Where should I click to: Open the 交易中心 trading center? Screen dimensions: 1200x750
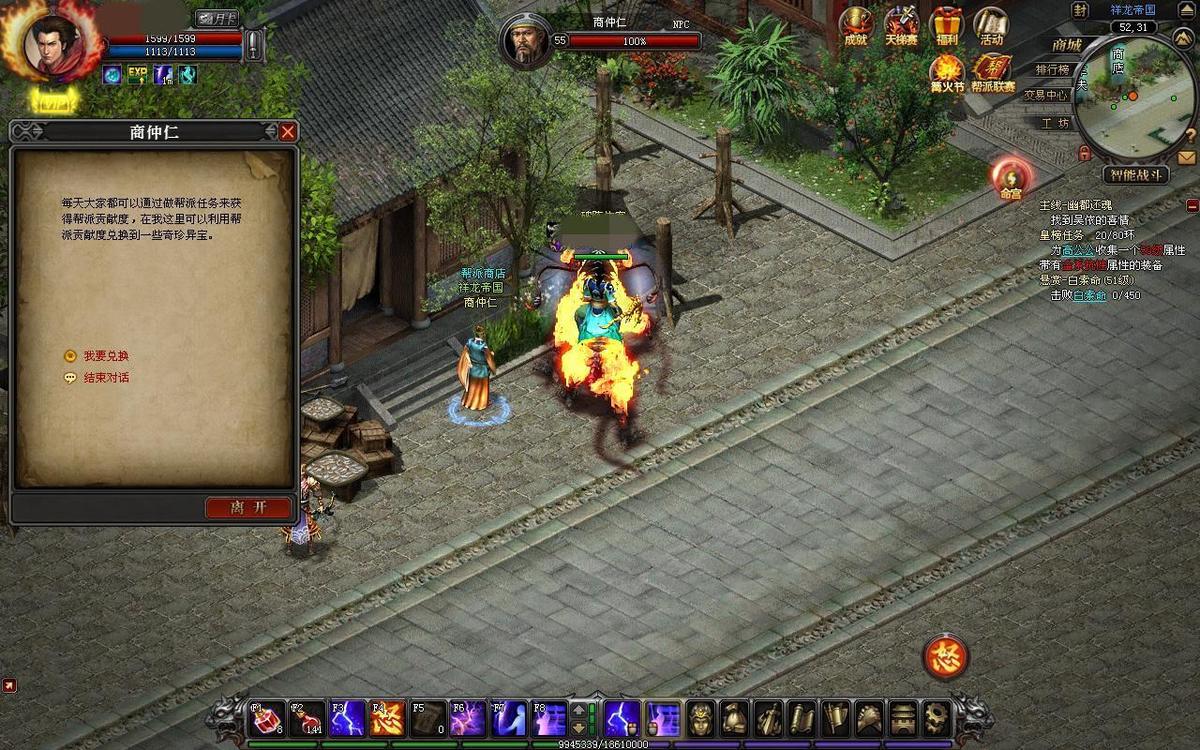[x=1046, y=95]
